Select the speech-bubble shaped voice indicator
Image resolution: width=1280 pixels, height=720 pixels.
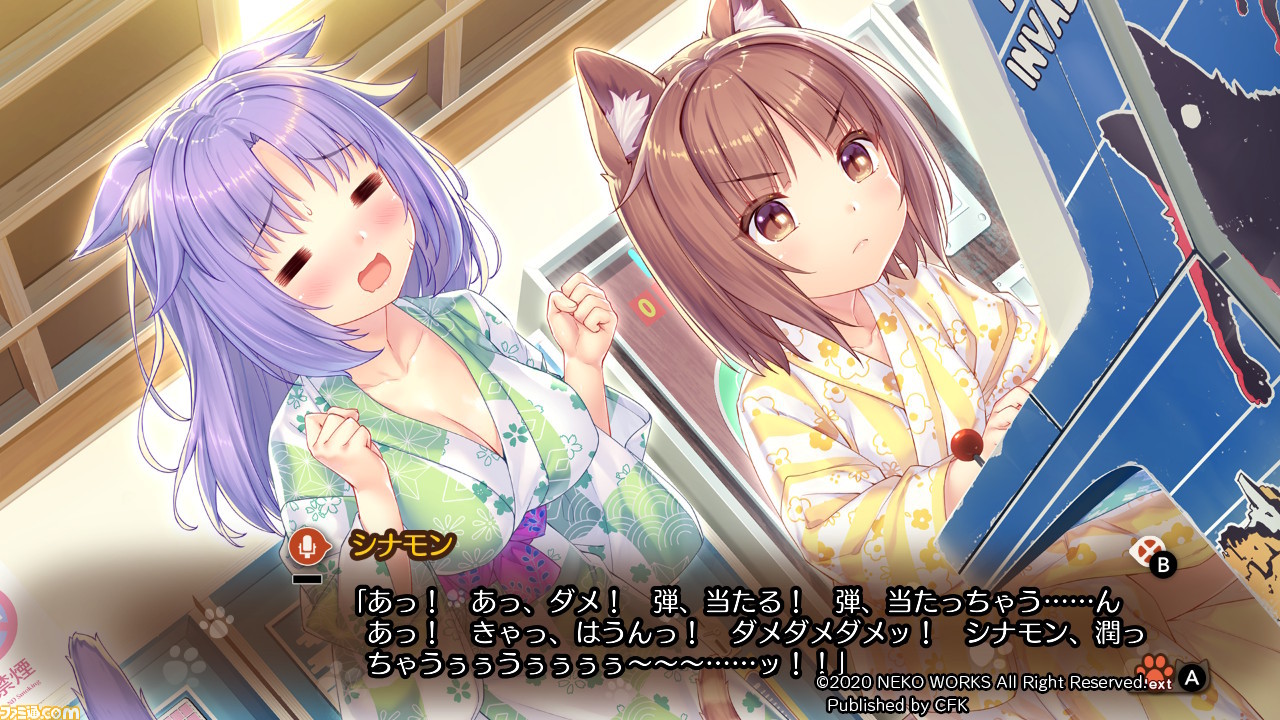[307, 546]
